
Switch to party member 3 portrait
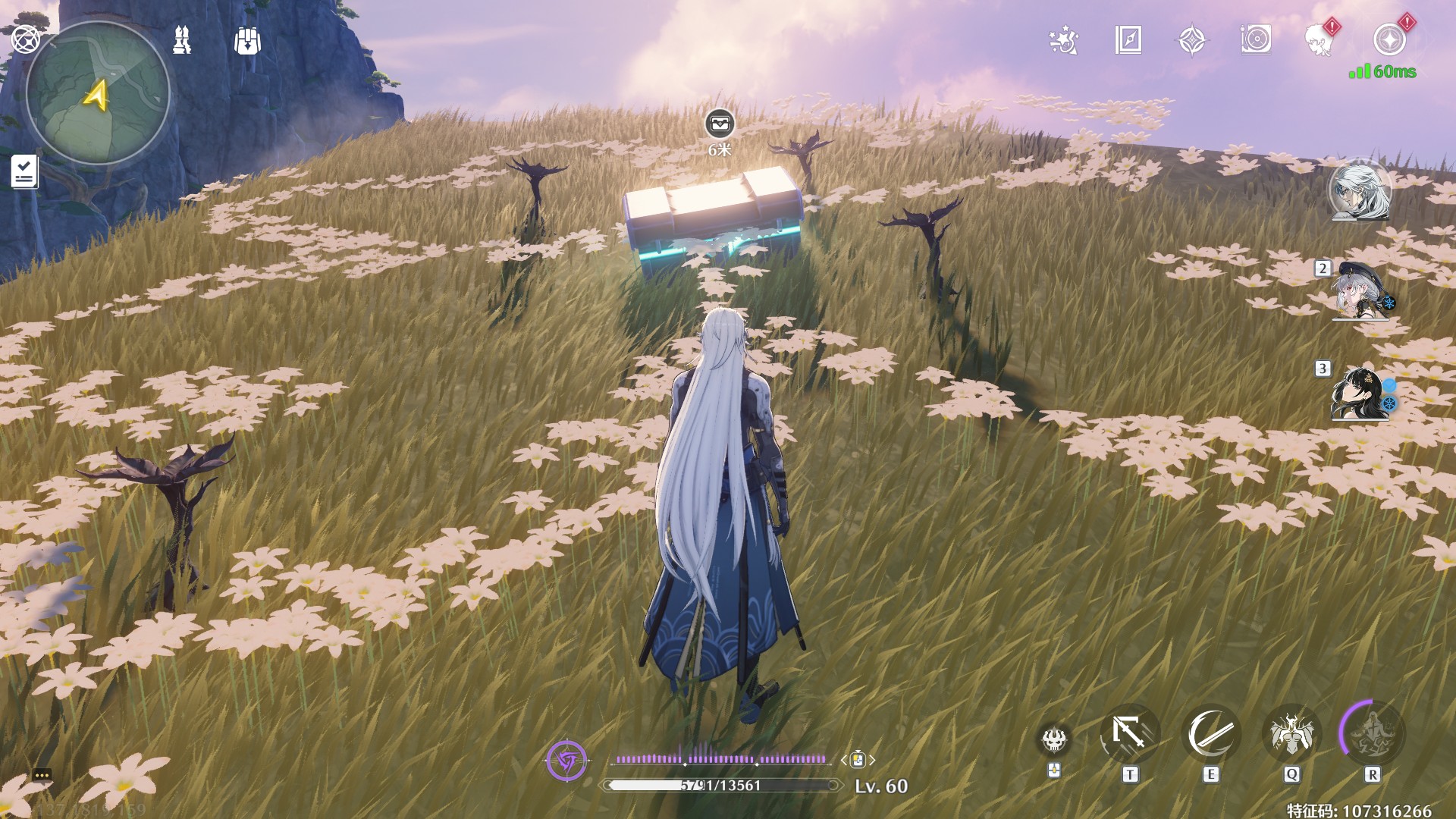pyautogui.click(x=1360, y=393)
